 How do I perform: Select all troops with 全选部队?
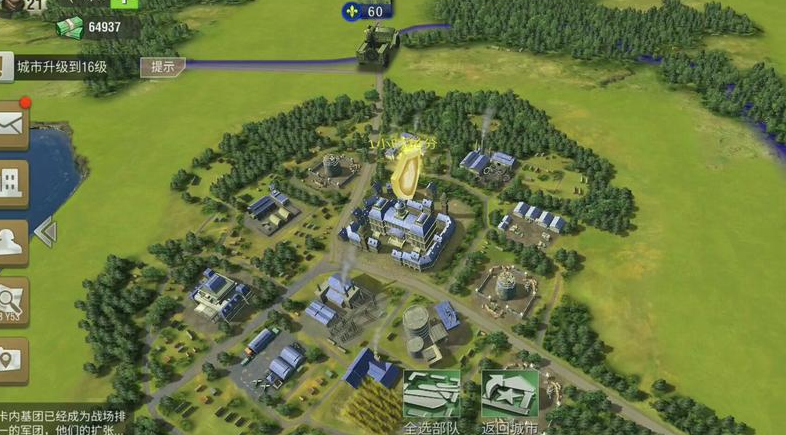click(432, 399)
